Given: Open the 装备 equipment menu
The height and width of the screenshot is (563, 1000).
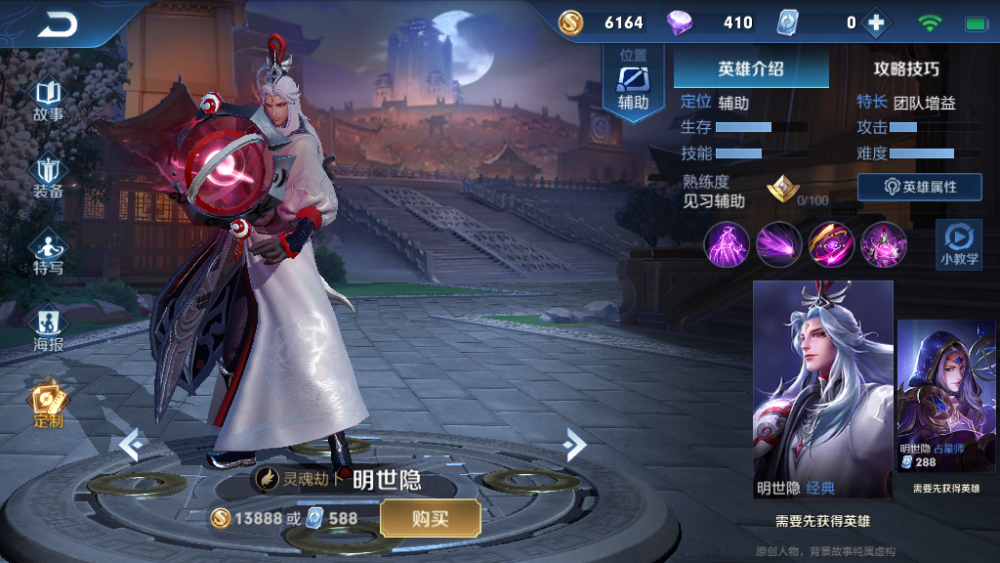Looking at the screenshot, I should click(x=48, y=177).
